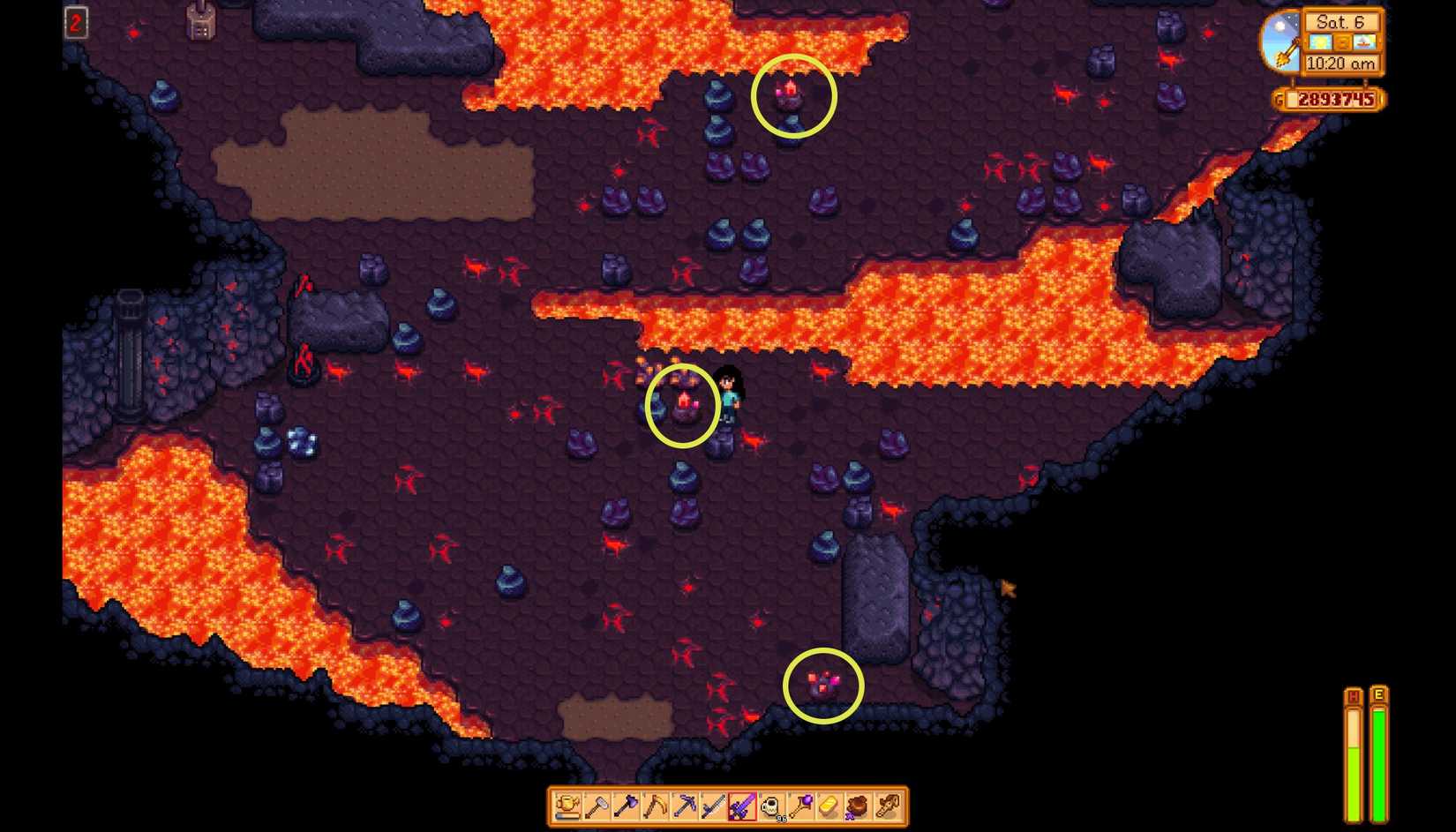Screen dimensions: 1456x832
Task: Click the Sat. 6 date display
Action: 1340,23
